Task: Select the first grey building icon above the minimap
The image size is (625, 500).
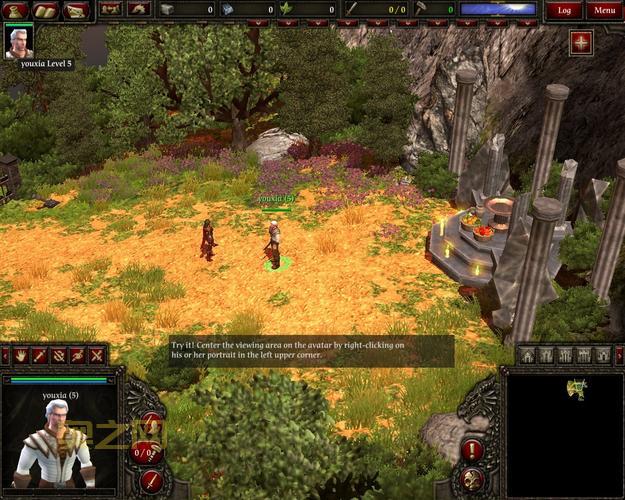Action: tap(527, 355)
